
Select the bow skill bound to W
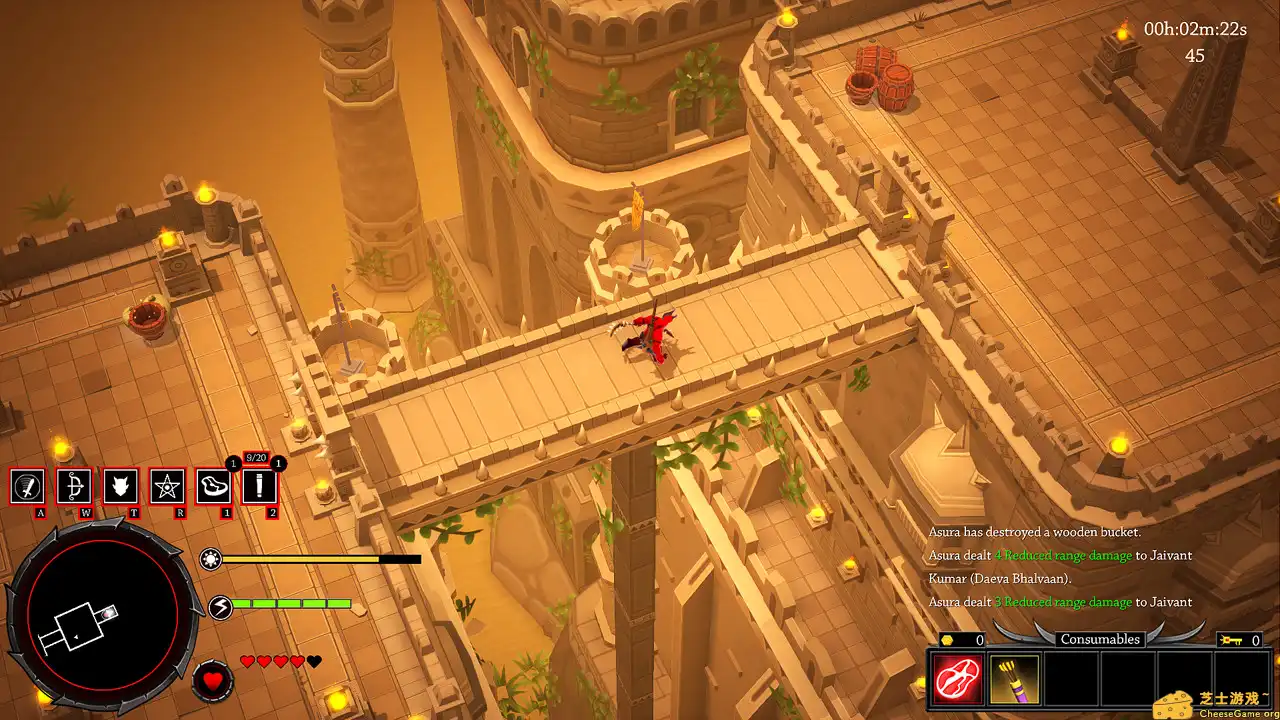(73, 488)
